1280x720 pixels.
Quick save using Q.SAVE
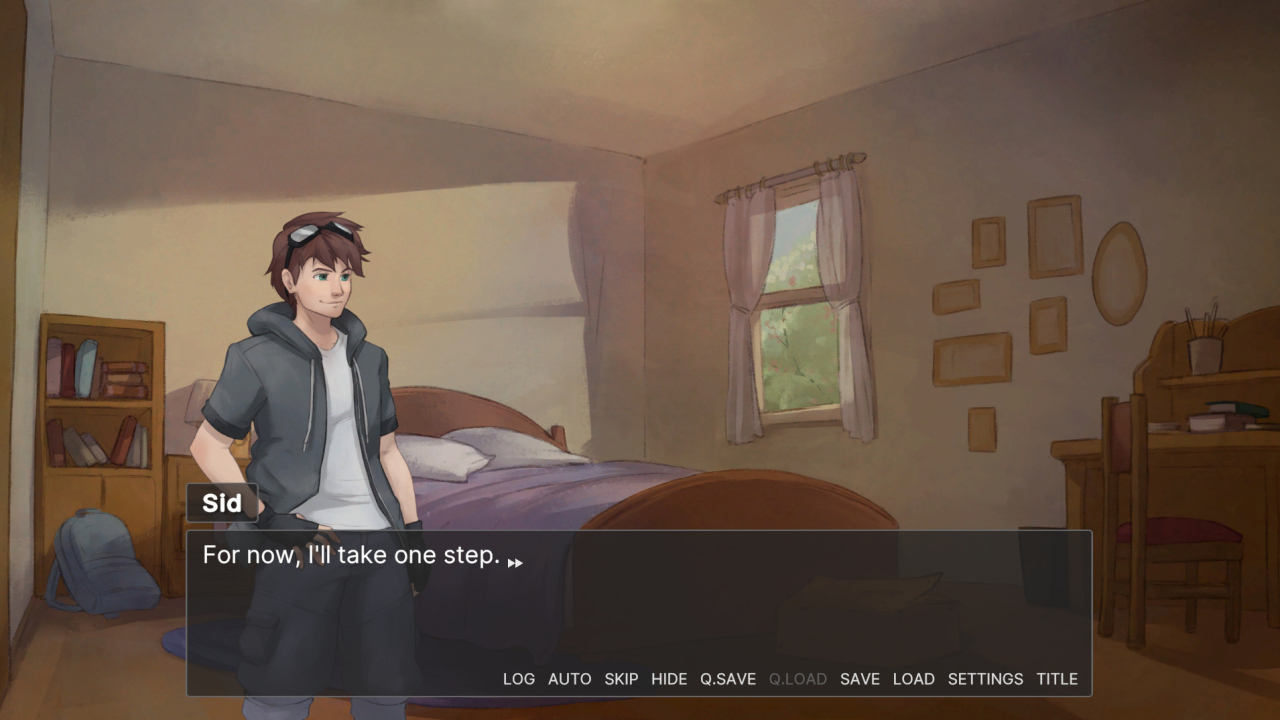point(727,679)
